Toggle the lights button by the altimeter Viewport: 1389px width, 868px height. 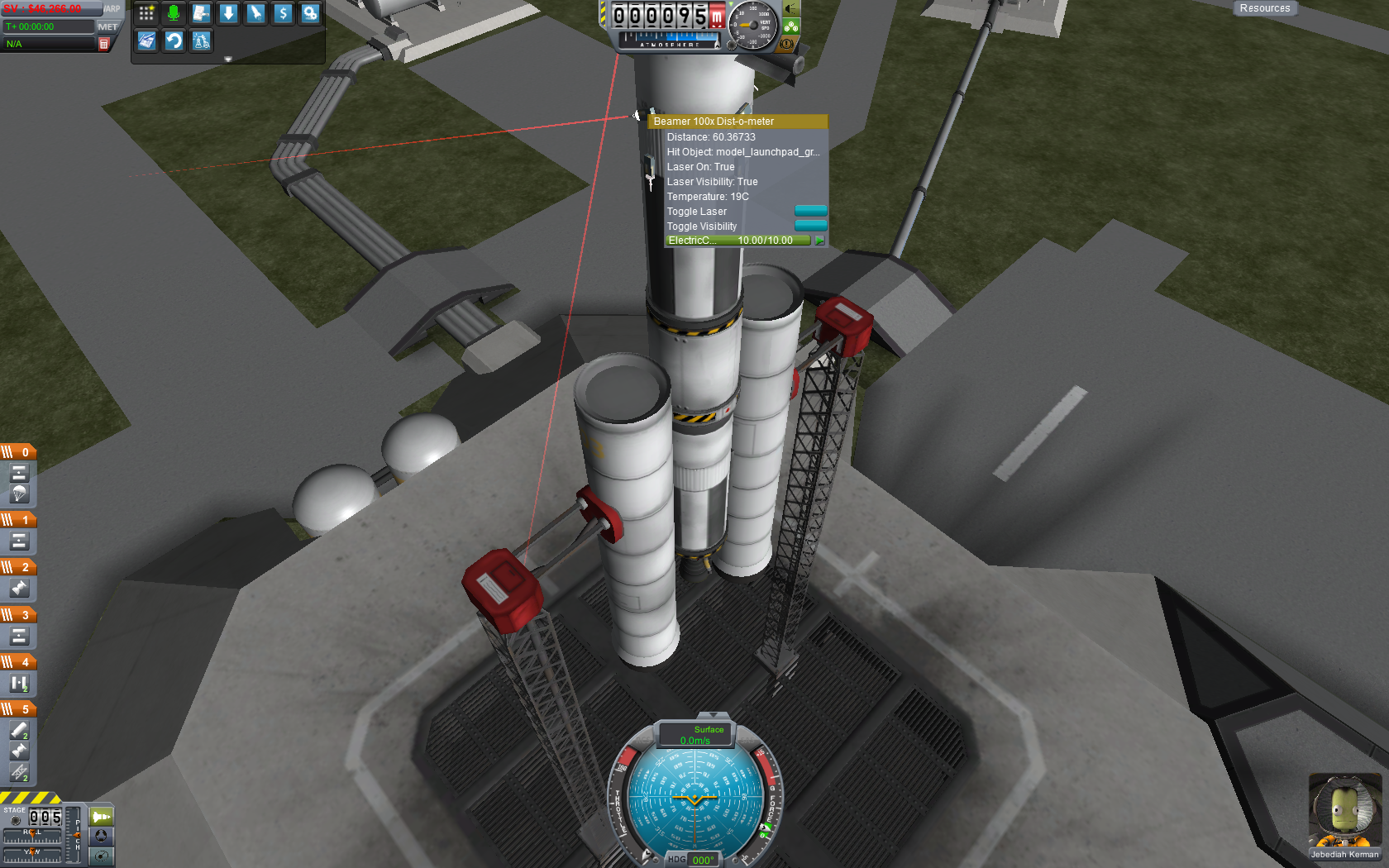tap(791, 9)
